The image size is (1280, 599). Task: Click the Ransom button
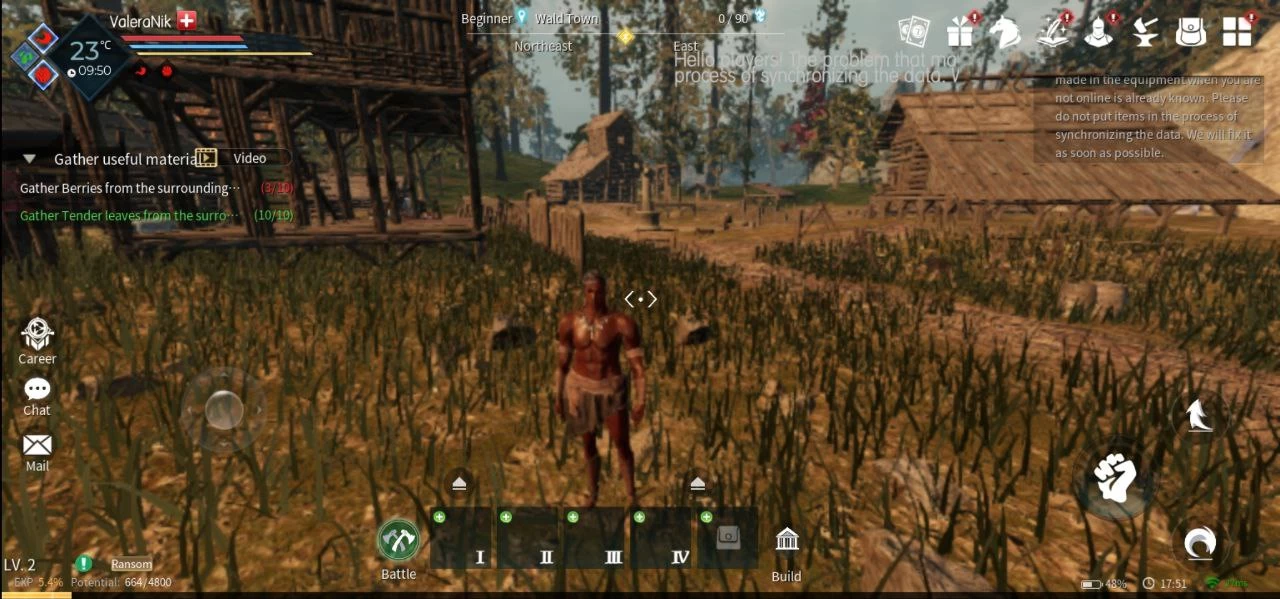[132, 564]
